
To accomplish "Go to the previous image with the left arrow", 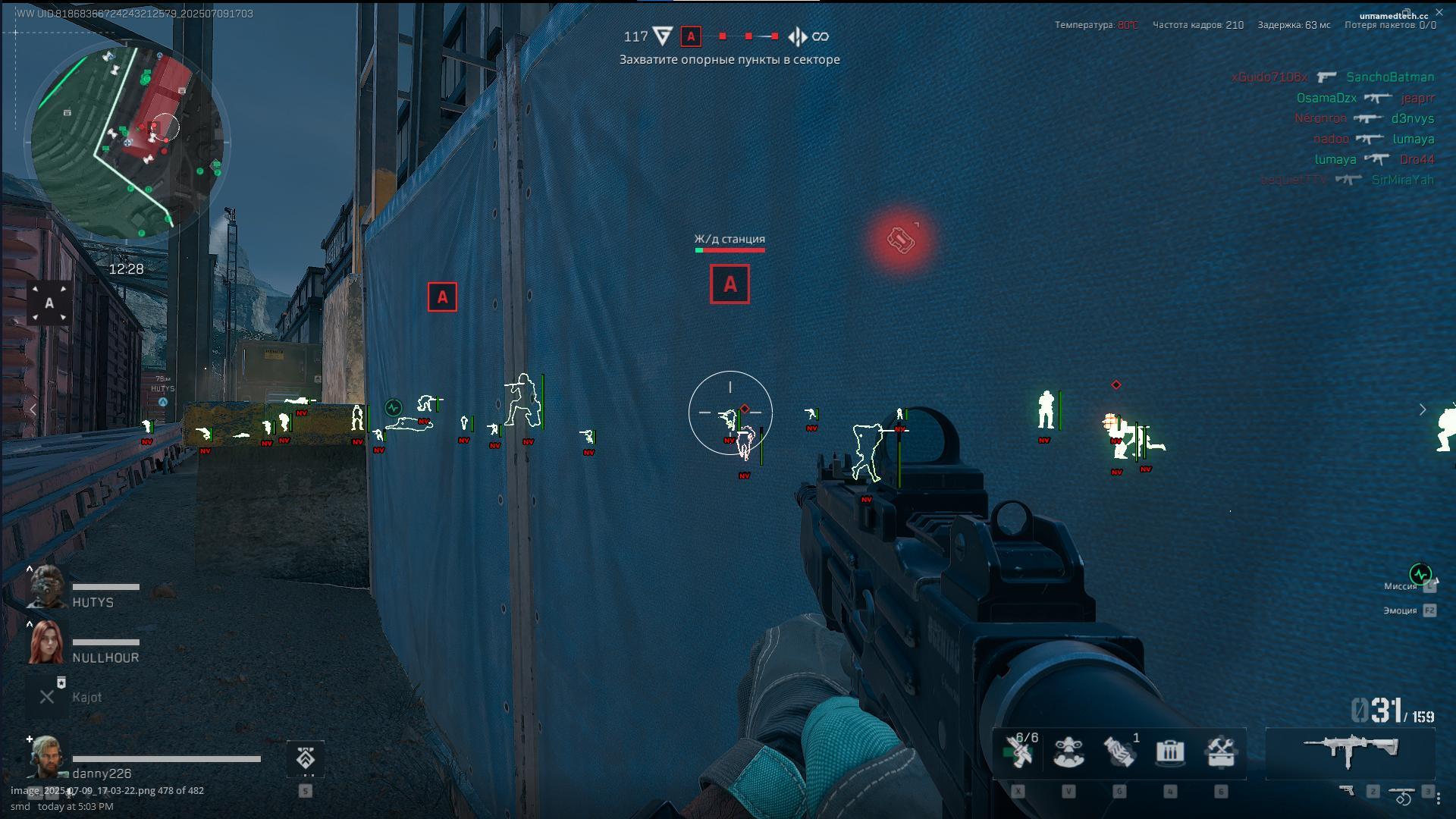I will [x=33, y=409].
